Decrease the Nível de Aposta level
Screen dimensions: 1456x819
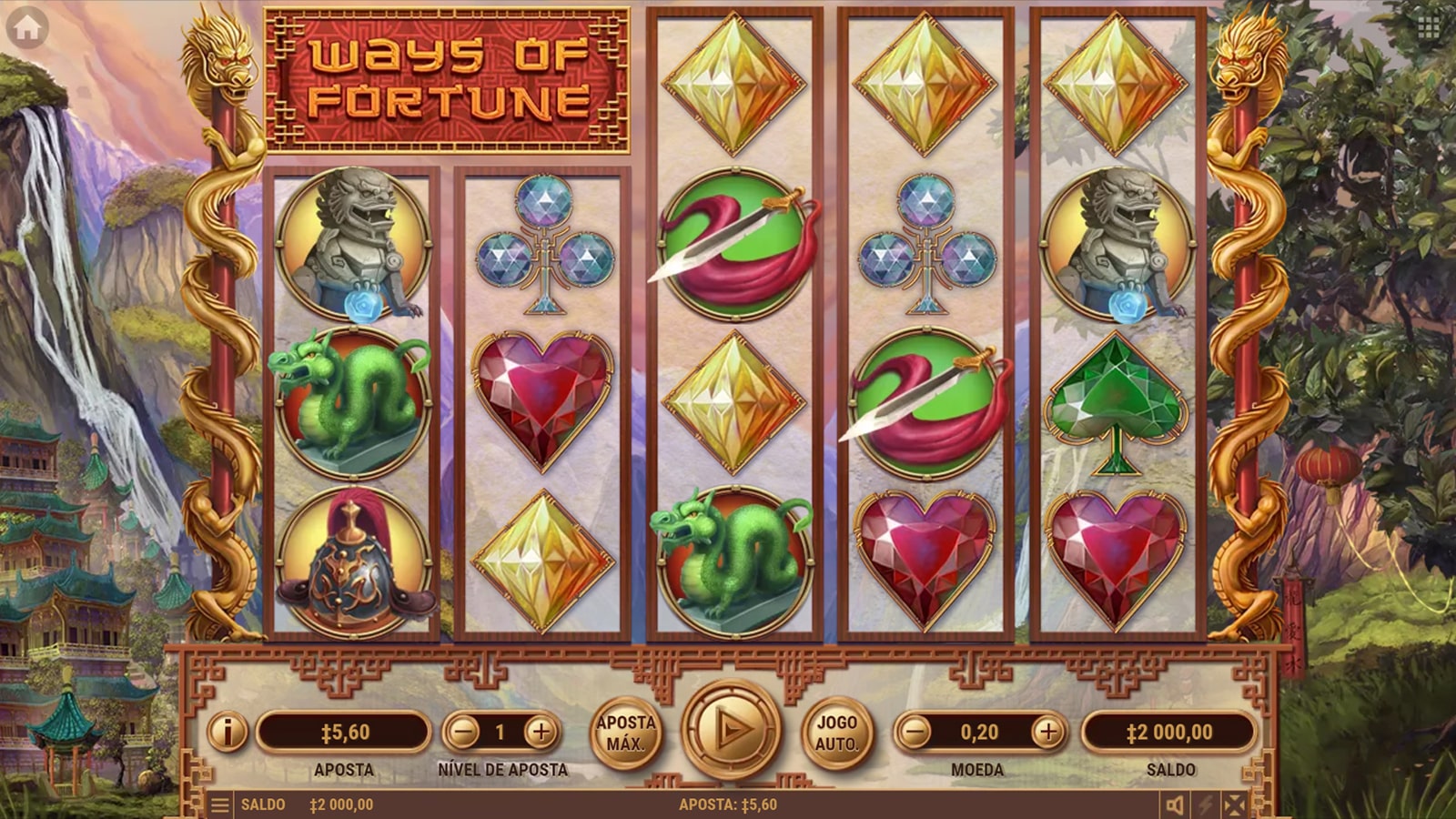tap(464, 732)
